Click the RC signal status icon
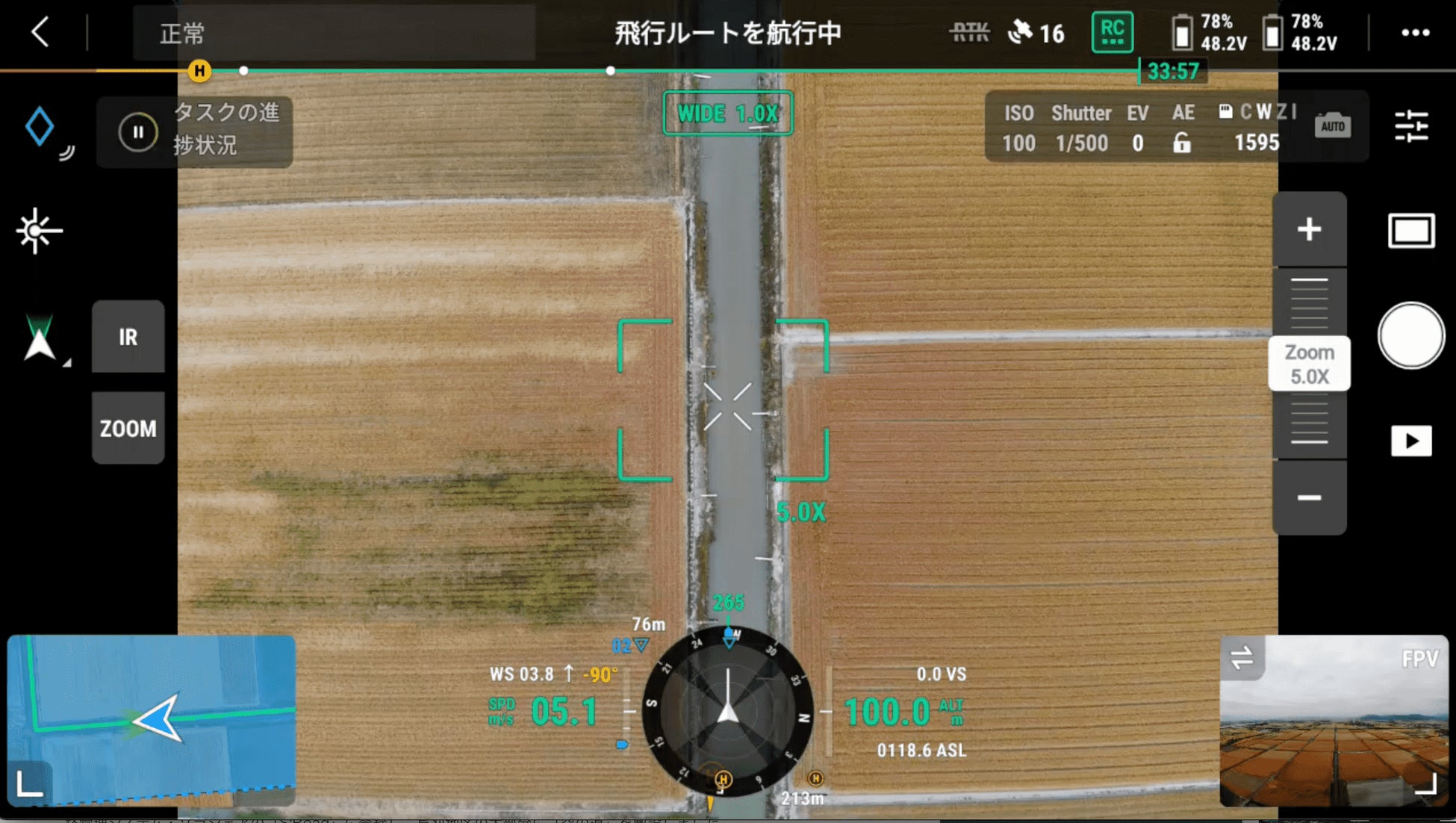The height and width of the screenshot is (823, 1456). point(1112,32)
